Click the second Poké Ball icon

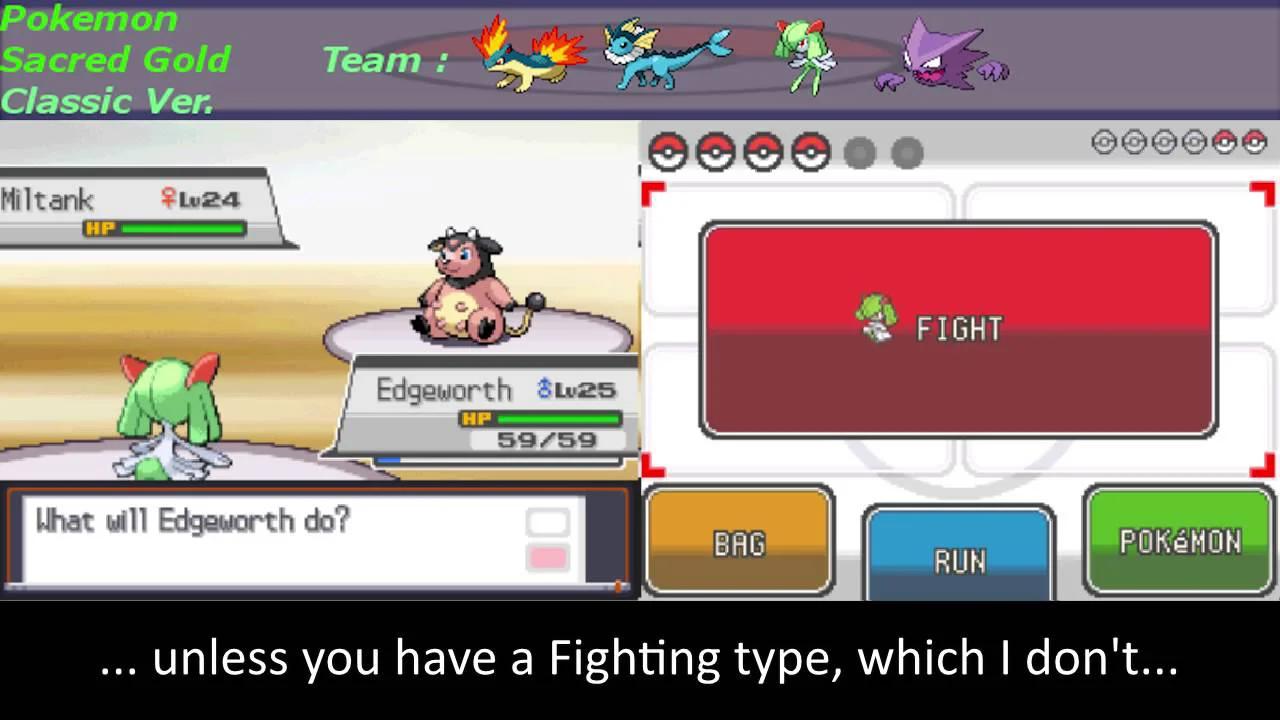point(715,152)
